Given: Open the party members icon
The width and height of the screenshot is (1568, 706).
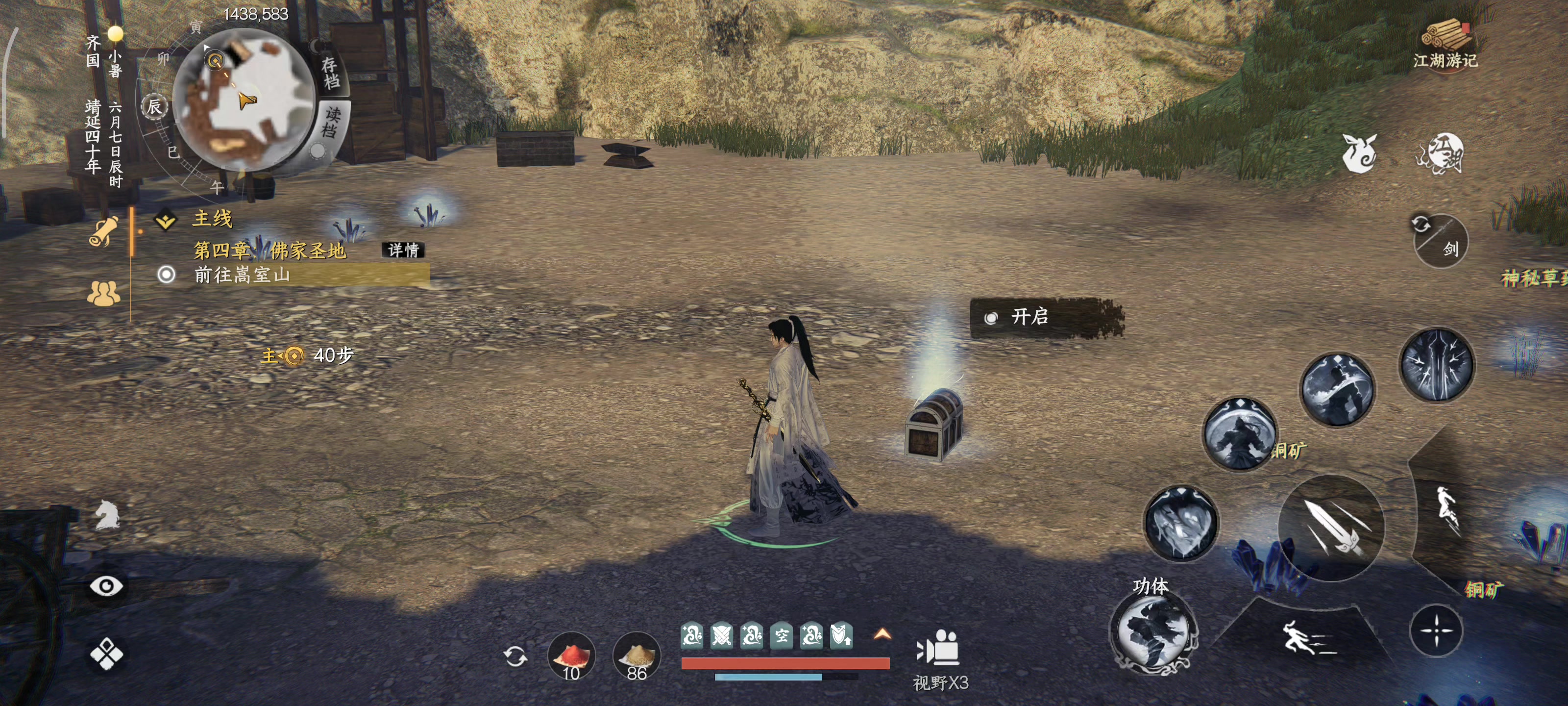Looking at the screenshot, I should [x=103, y=294].
